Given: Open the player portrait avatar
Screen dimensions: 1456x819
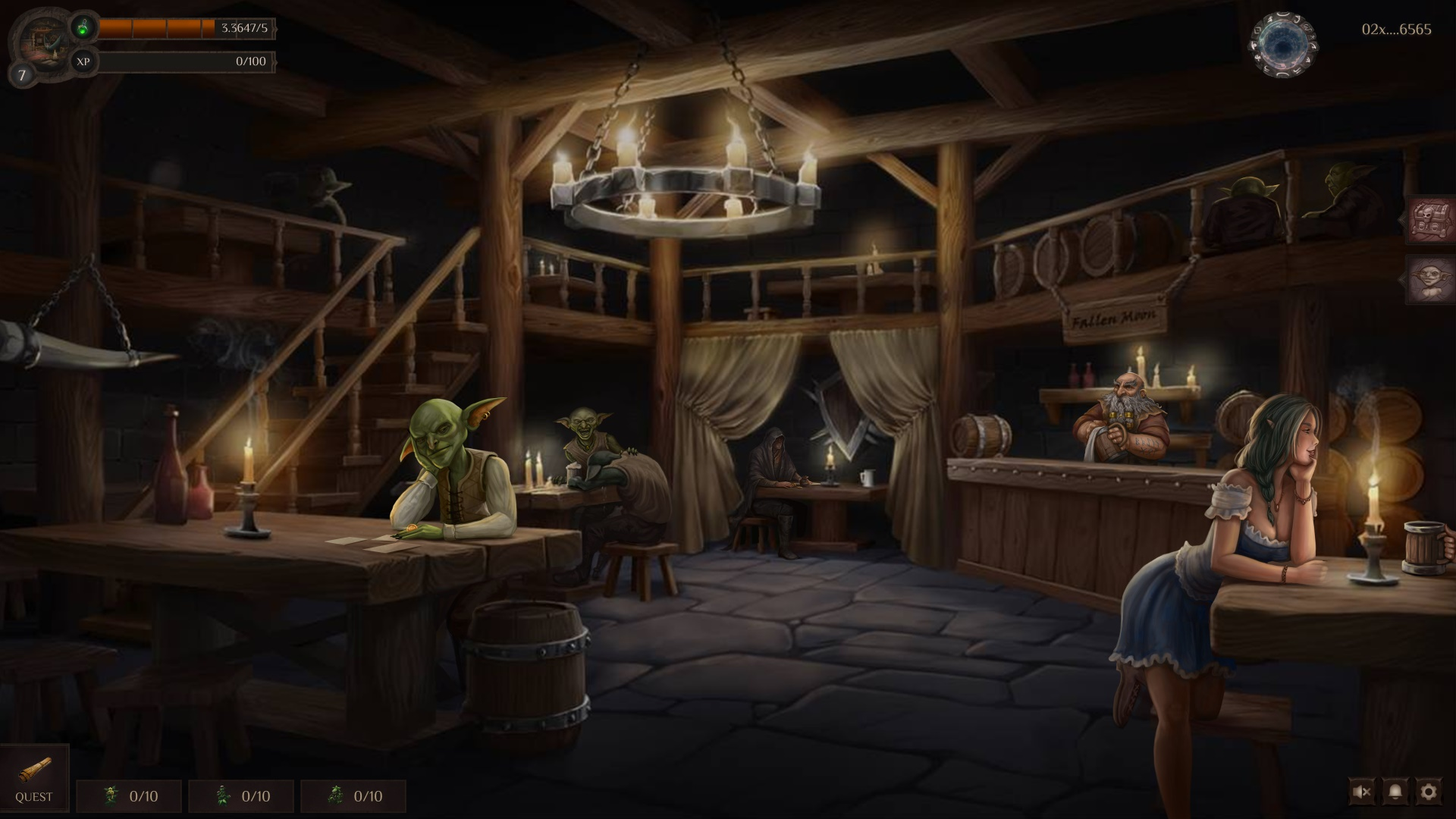Looking at the screenshot, I should click(x=43, y=42).
